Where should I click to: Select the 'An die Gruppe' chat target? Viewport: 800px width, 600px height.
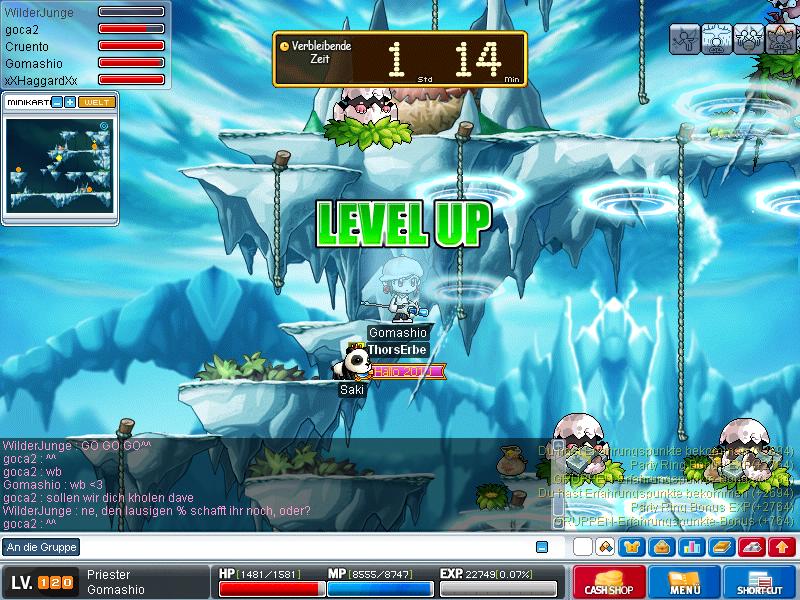[40, 547]
